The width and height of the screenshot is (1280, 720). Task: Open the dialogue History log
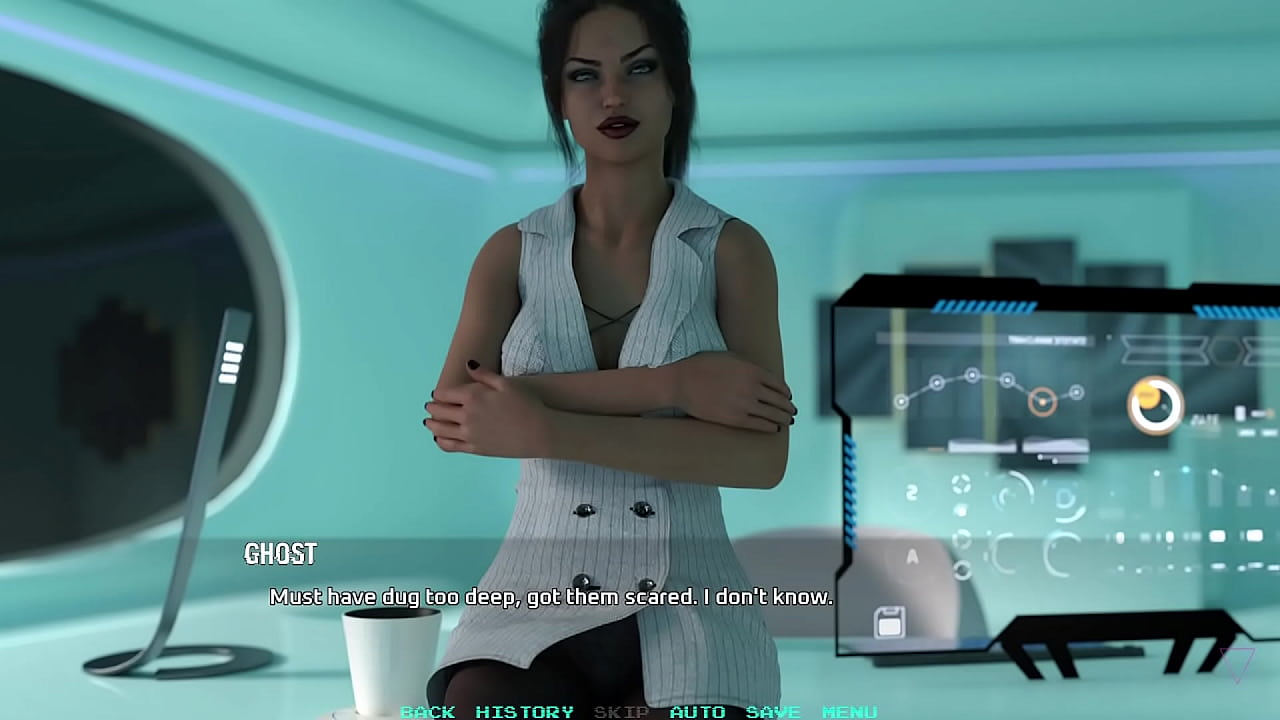coord(524,712)
